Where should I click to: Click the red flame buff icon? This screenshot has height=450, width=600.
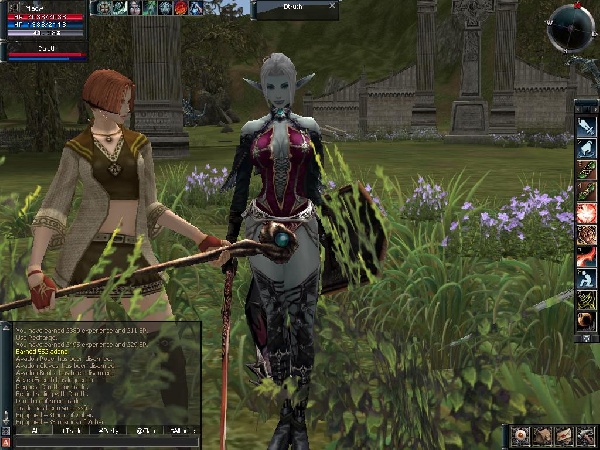coord(181,7)
